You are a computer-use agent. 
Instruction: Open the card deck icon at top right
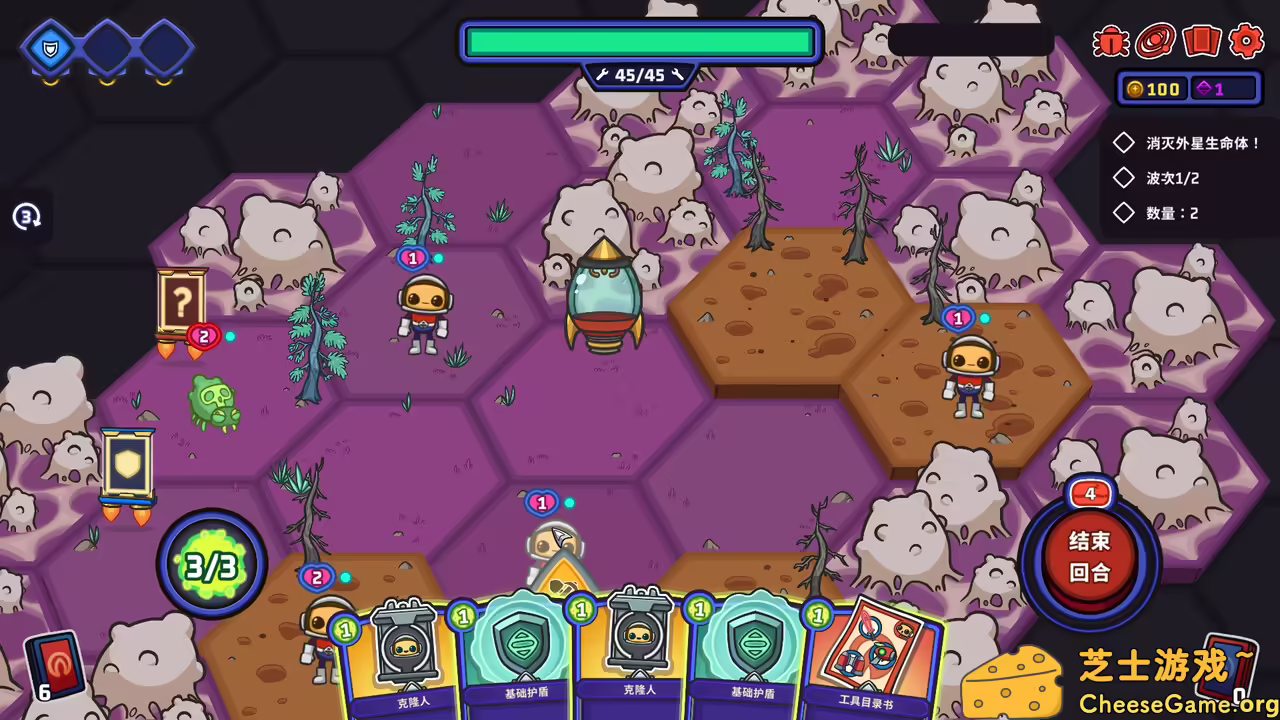click(x=1202, y=42)
